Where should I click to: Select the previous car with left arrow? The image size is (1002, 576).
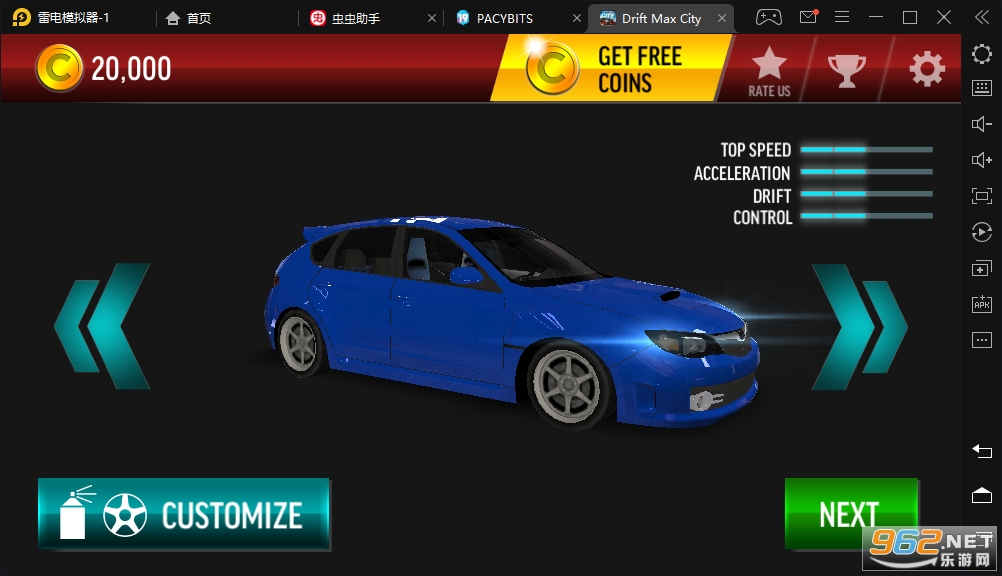tap(102, 326)
